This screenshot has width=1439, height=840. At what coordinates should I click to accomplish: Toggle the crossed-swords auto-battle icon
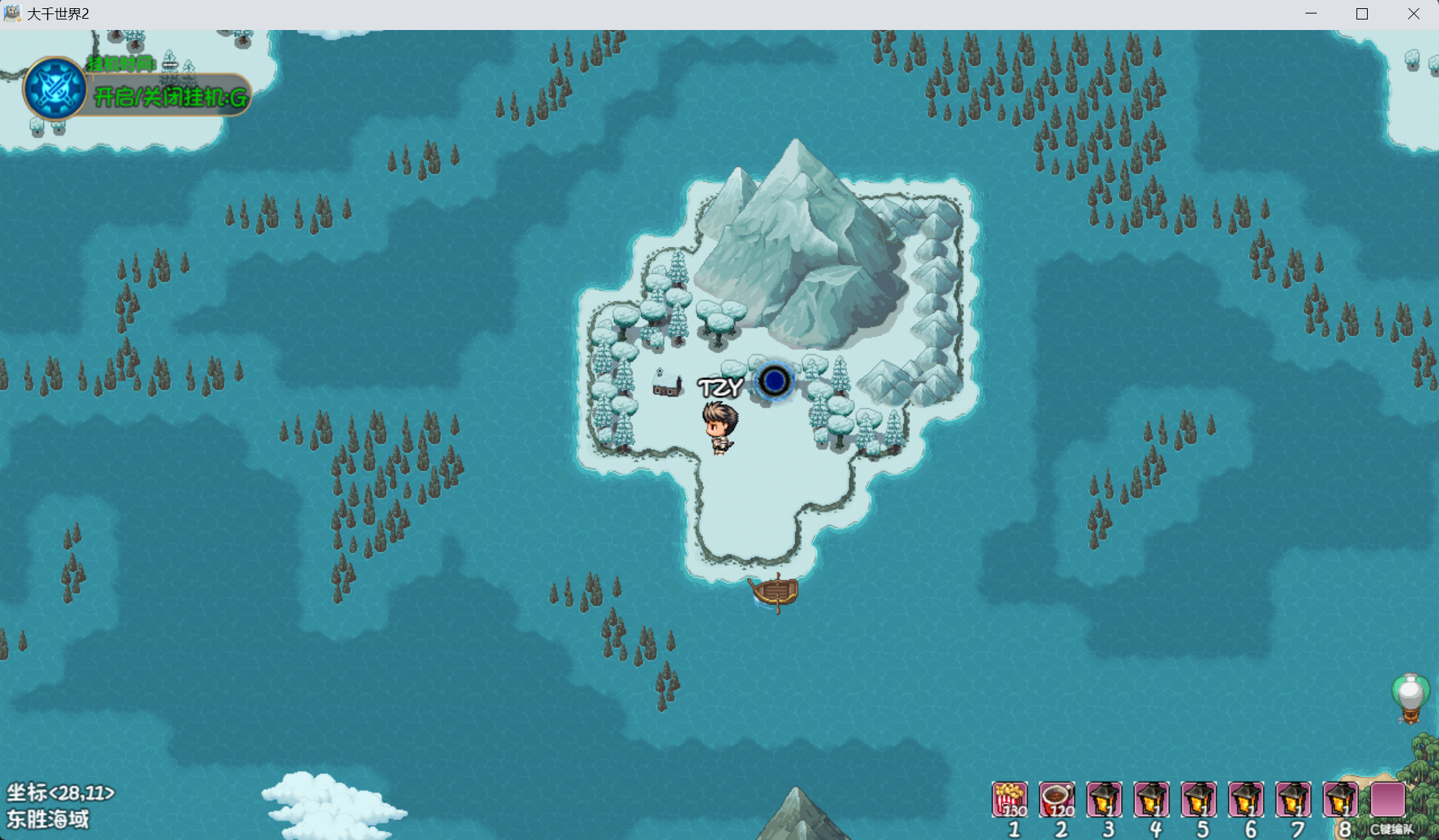(x=55, y=88)
